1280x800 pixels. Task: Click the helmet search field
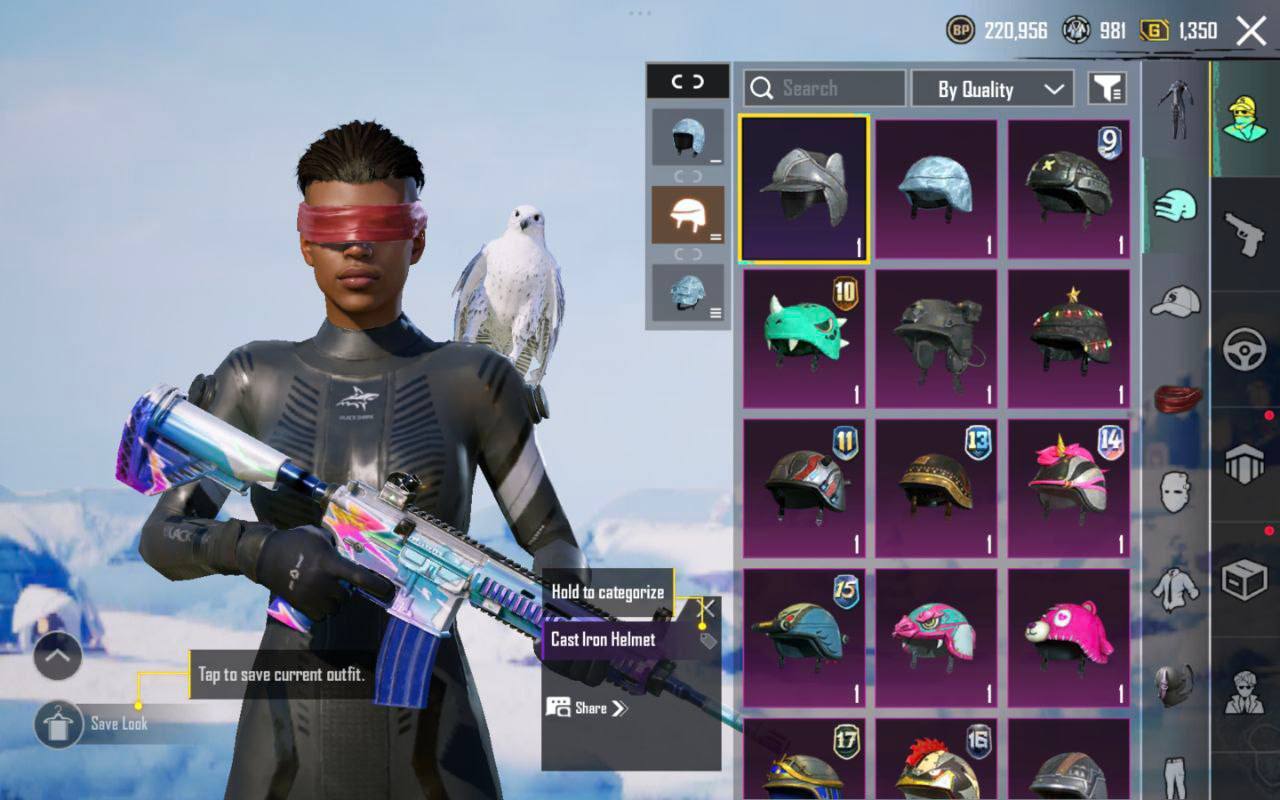(825, 89)
